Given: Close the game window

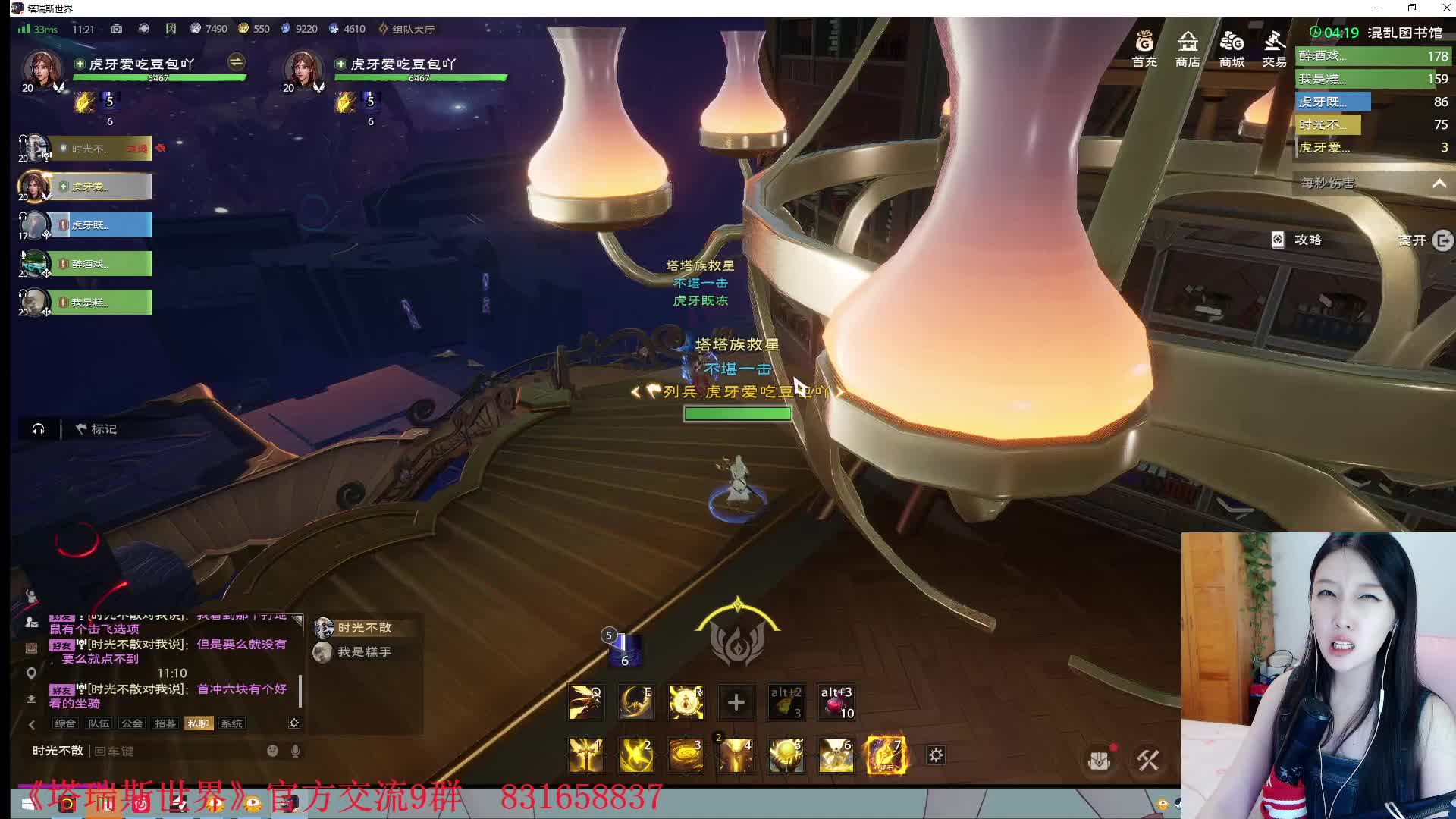Looking at the screenshot, I should coord(1446,8).
